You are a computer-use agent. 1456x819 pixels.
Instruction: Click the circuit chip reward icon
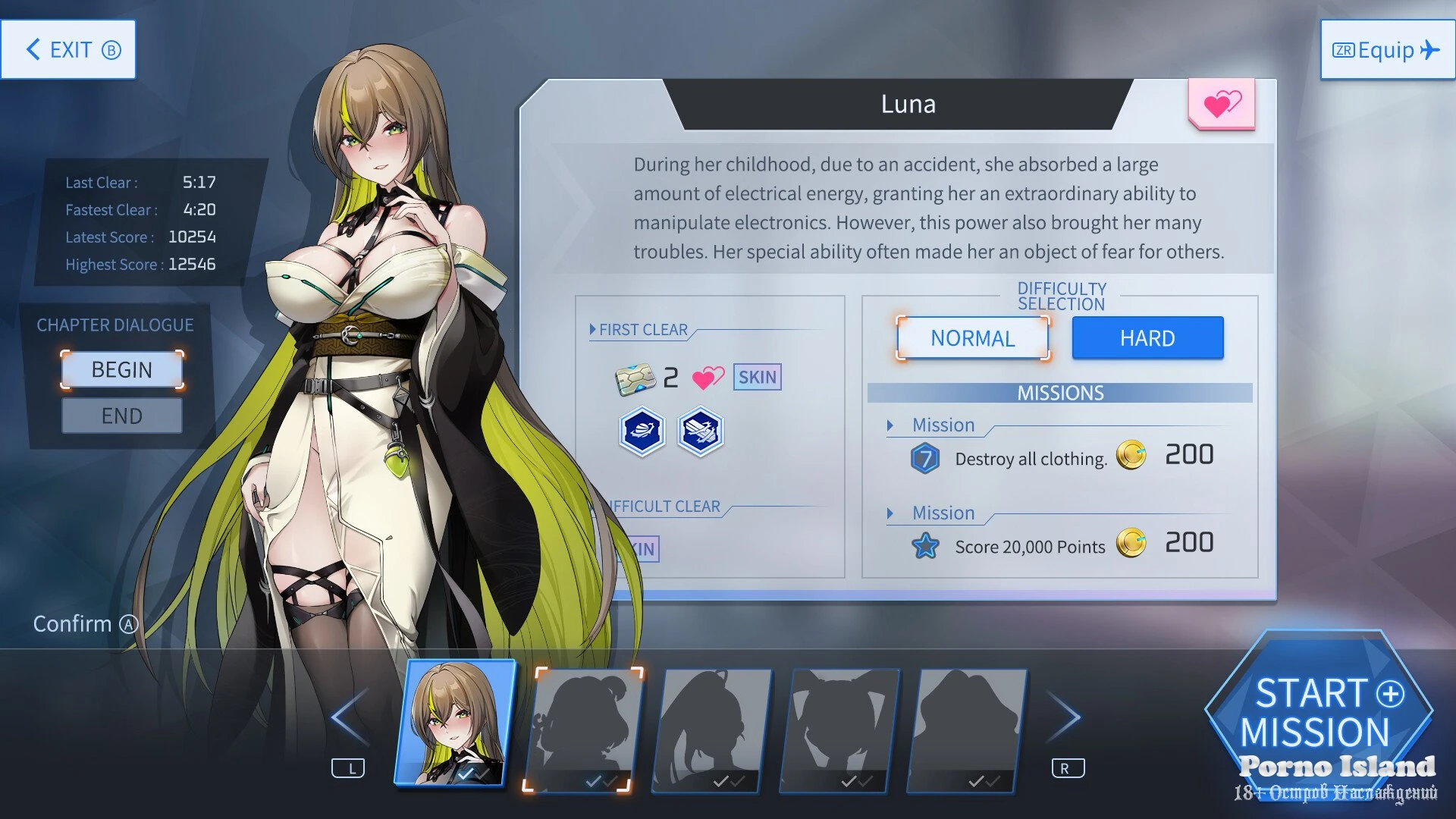[x=635, y=379]
